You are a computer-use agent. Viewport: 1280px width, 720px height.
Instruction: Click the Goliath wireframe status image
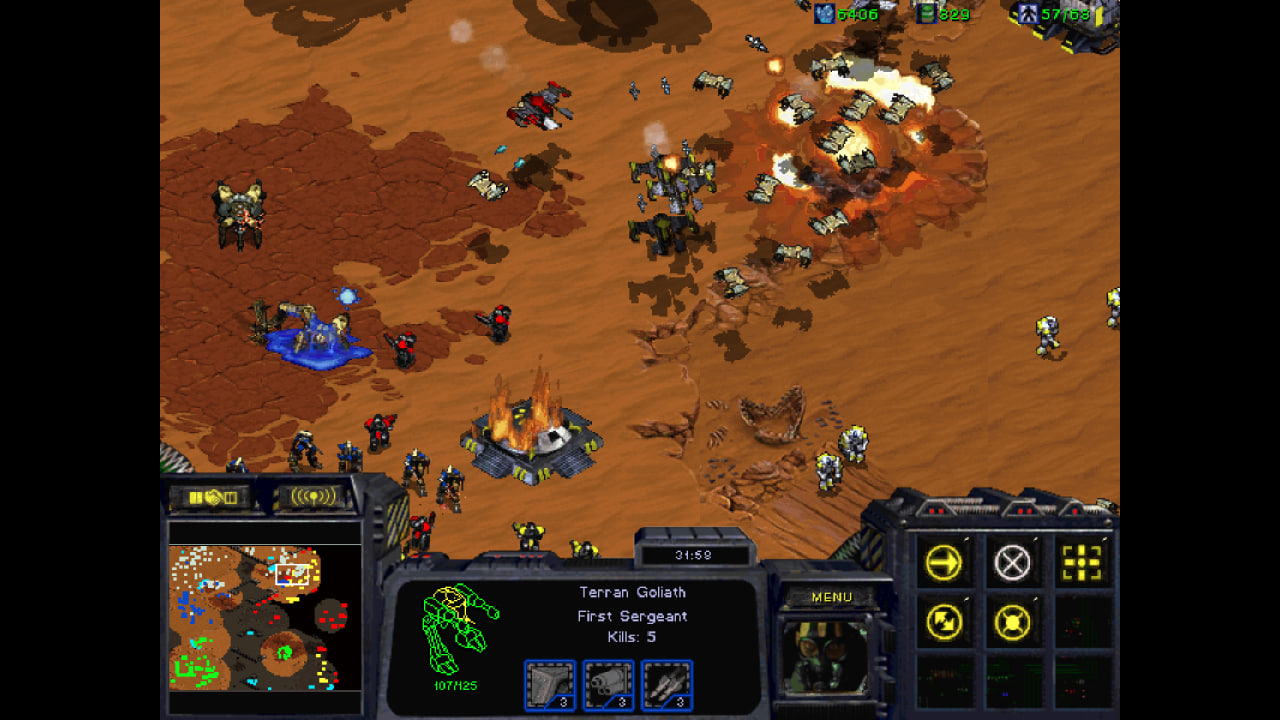459,628
